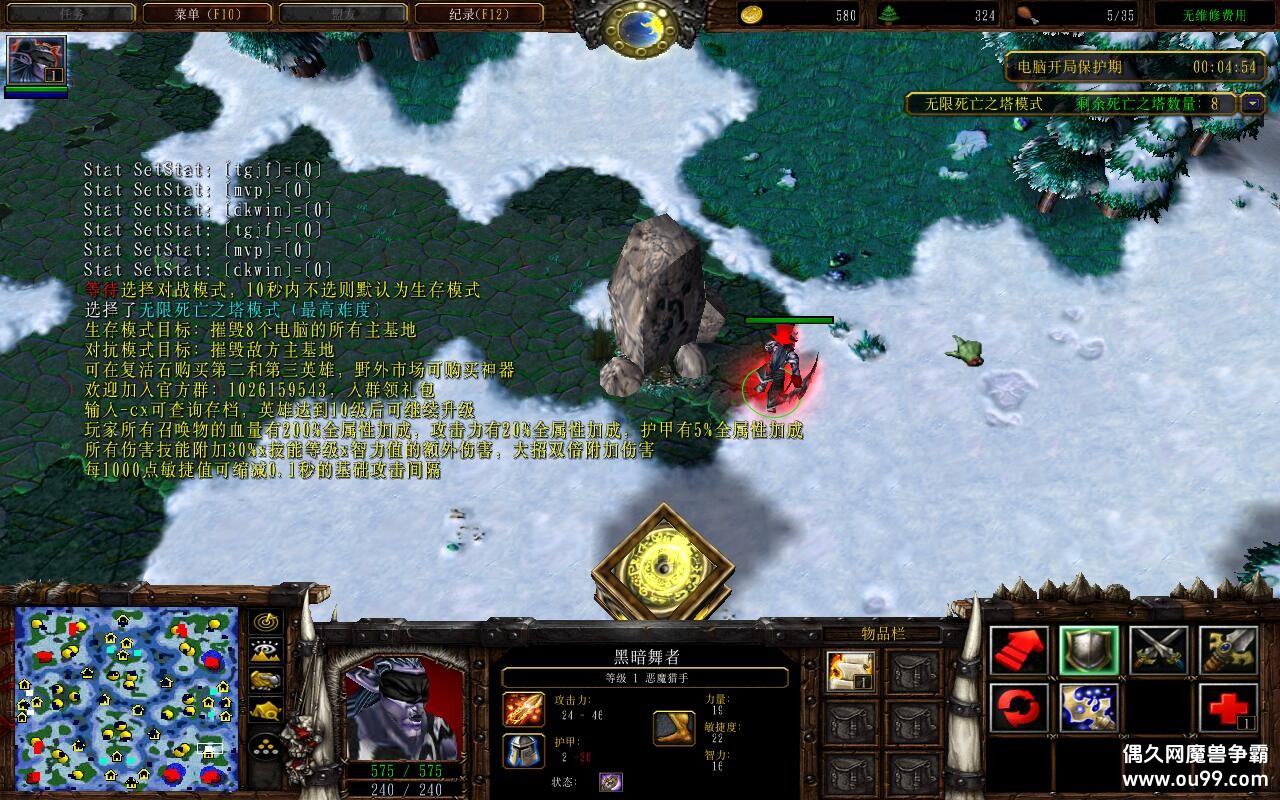
Task: Toggle the ally eye visibility icon beside minimap
Action: click(265, 649)
